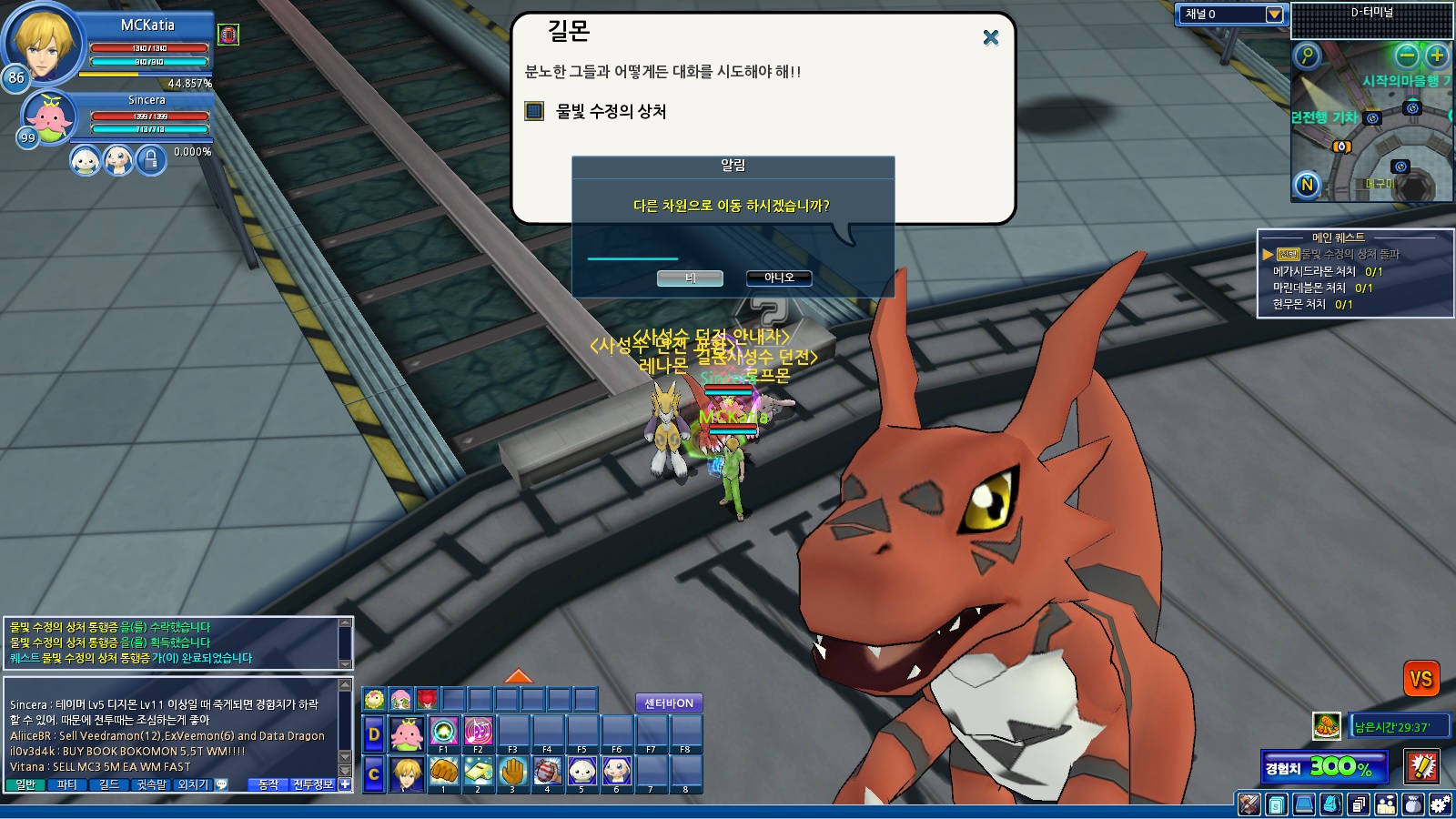This screenshot has height=819, width=1456.
Task: Zoom out the minimap with minus button
Action: click(x=1407, y=56)
